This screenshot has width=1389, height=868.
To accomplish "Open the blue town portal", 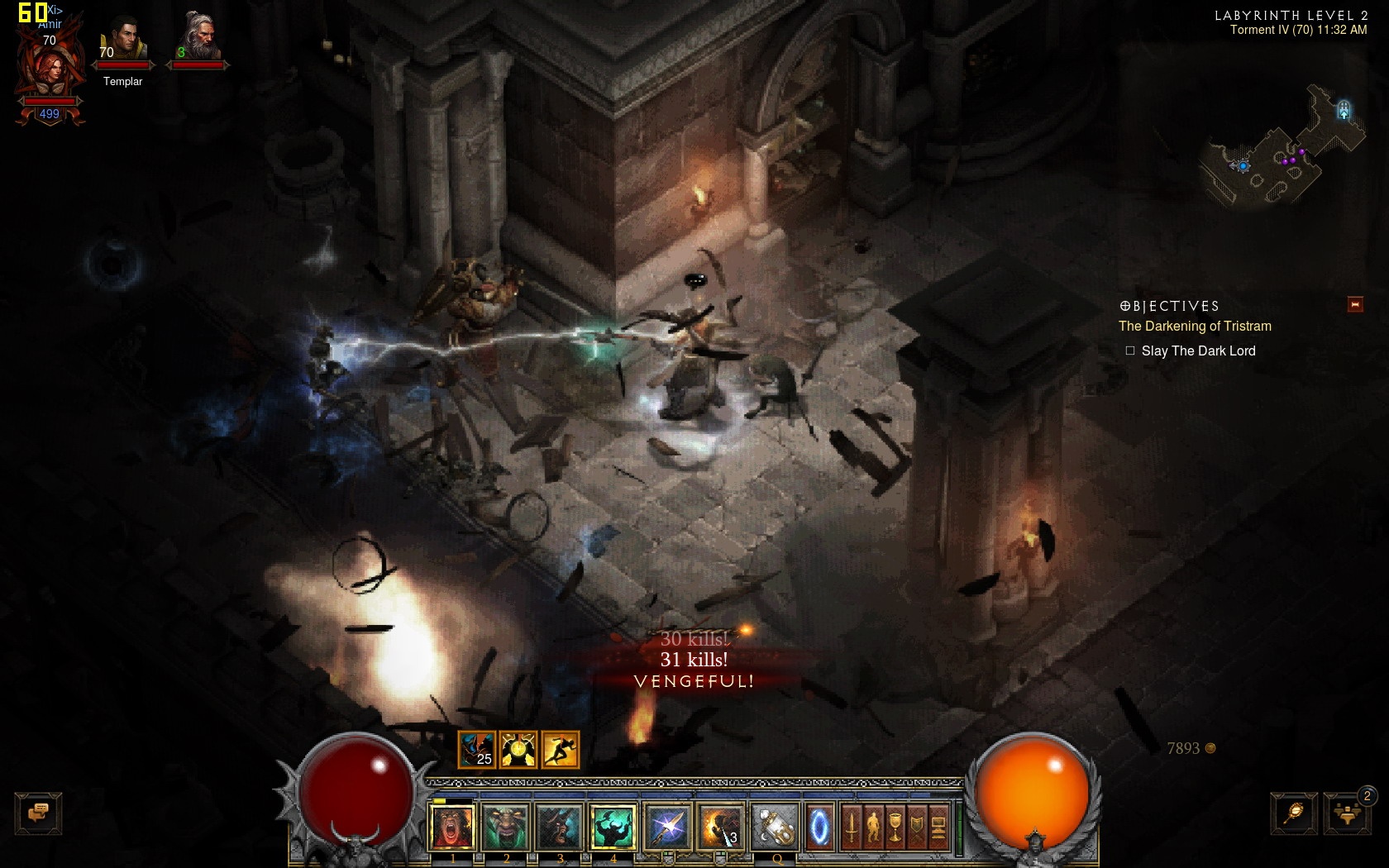I will pyautogui.click(x=819, y=827).
